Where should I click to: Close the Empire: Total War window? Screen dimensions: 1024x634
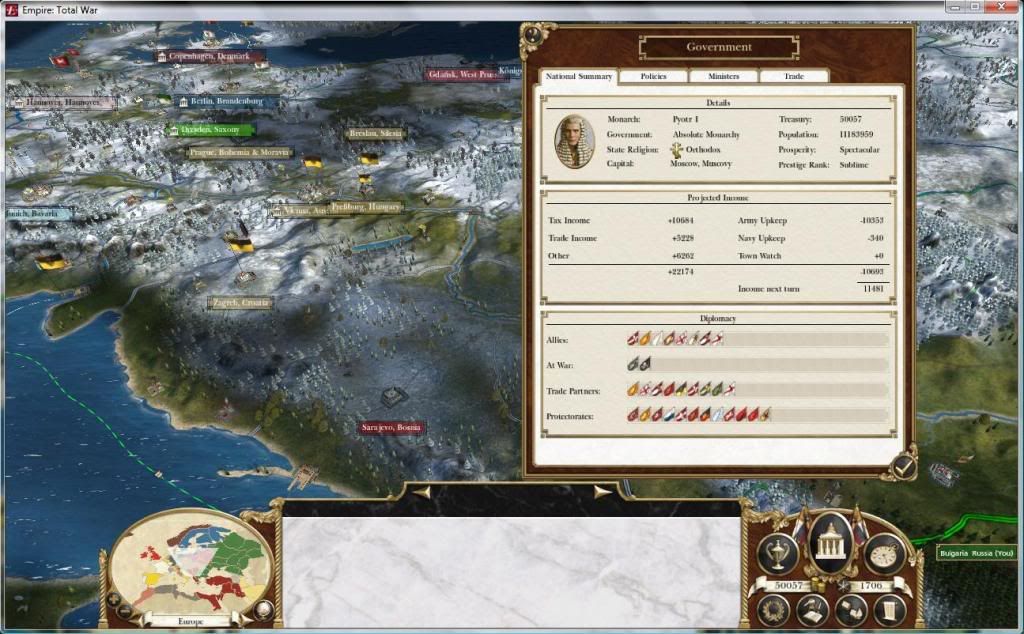(999, 10)
